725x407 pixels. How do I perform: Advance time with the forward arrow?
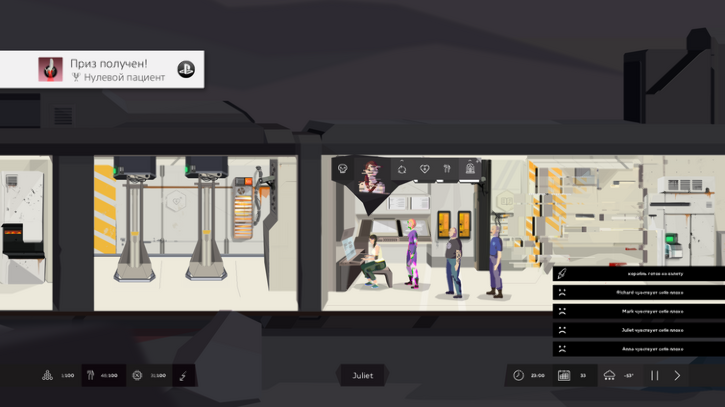point(677,375)
